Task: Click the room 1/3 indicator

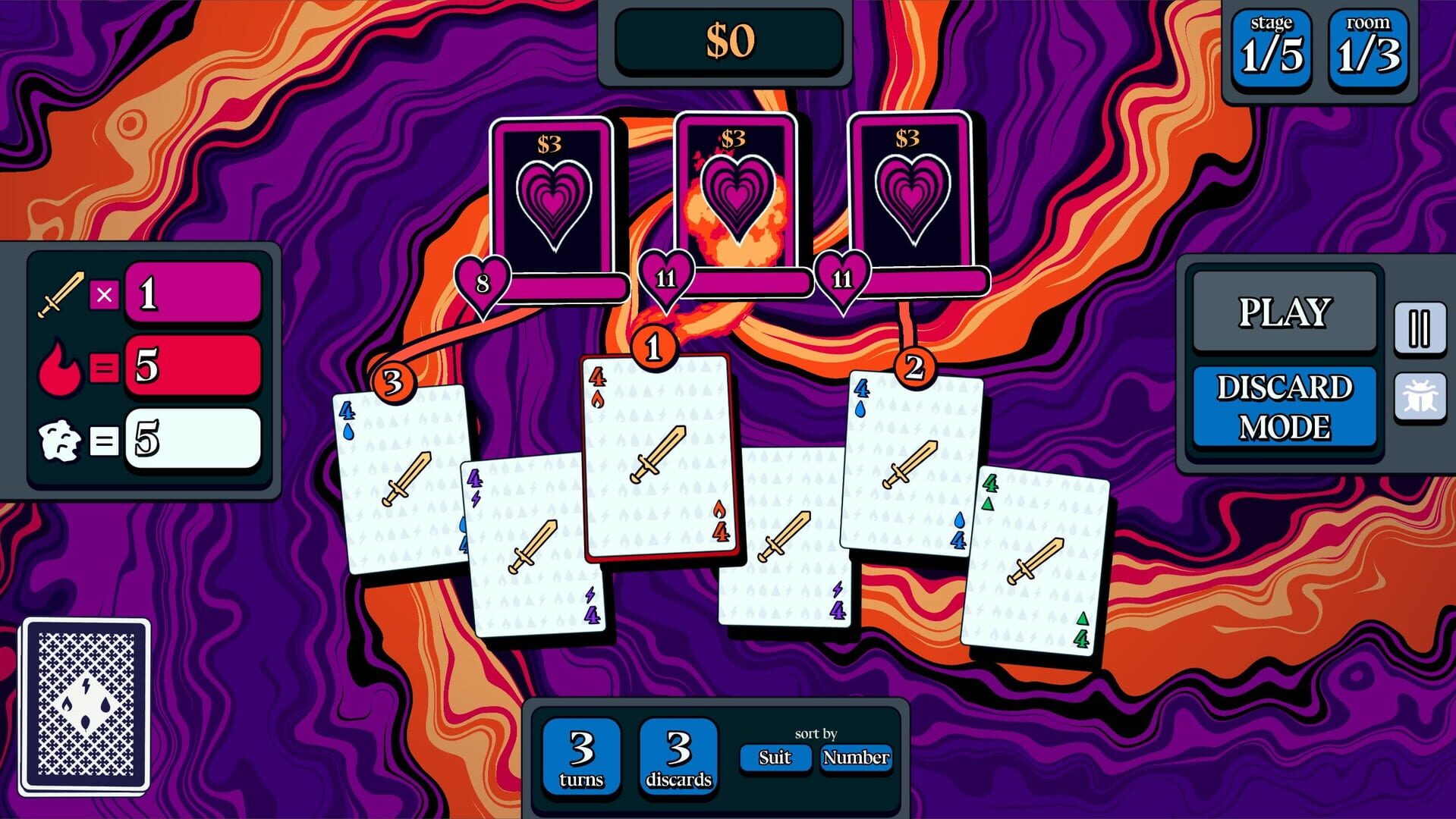Action: (x=1368, y=47)
